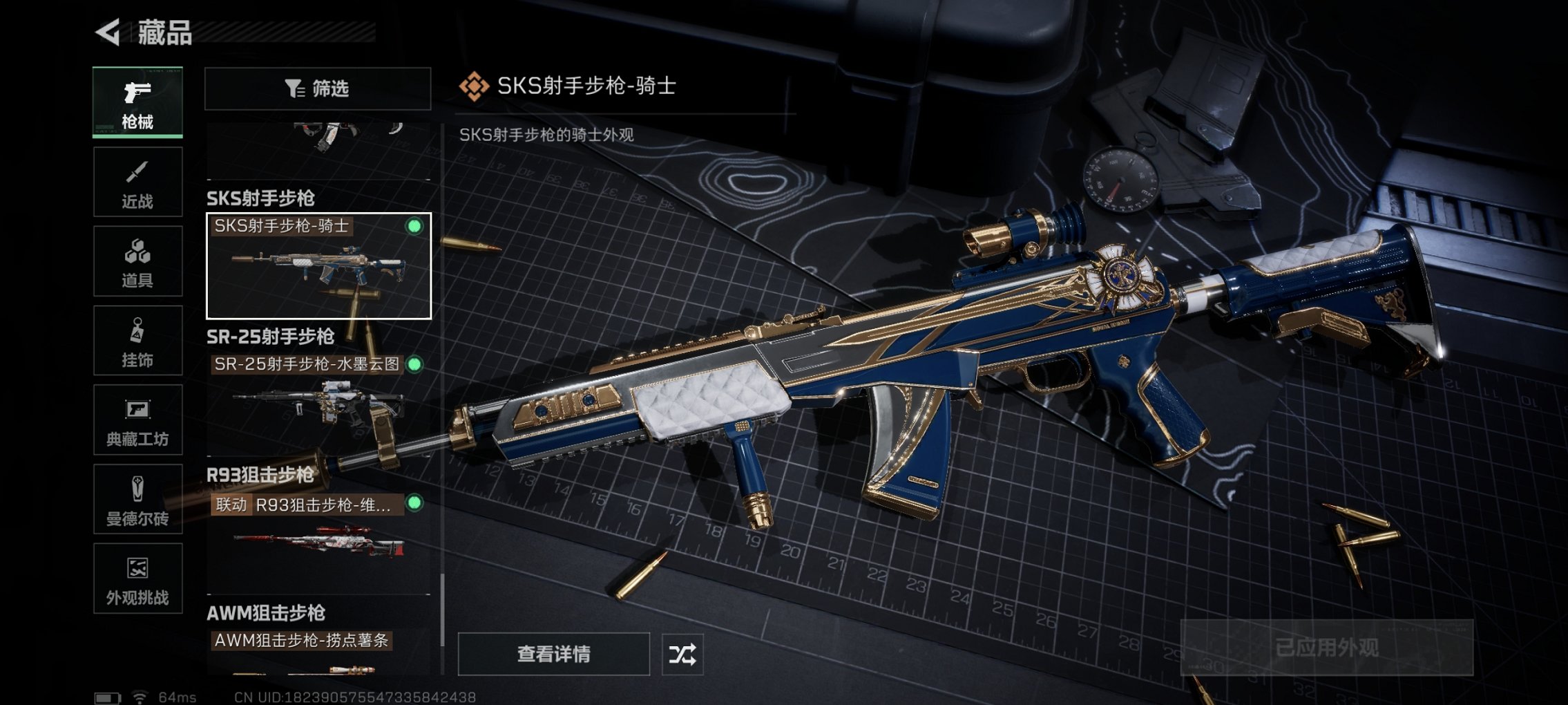Enter the 典藏工坊 workshop section
This screenshot has width=1568, height=705.
click(137, 420)
